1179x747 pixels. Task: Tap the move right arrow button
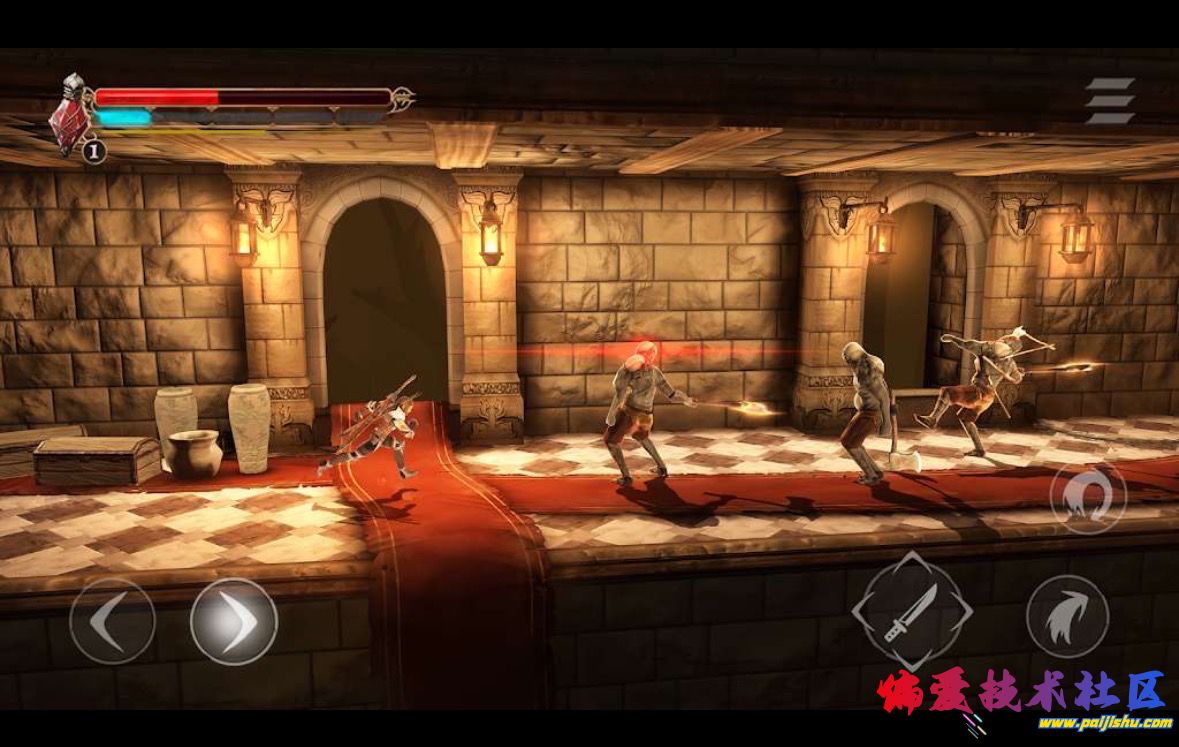point(234,621)
